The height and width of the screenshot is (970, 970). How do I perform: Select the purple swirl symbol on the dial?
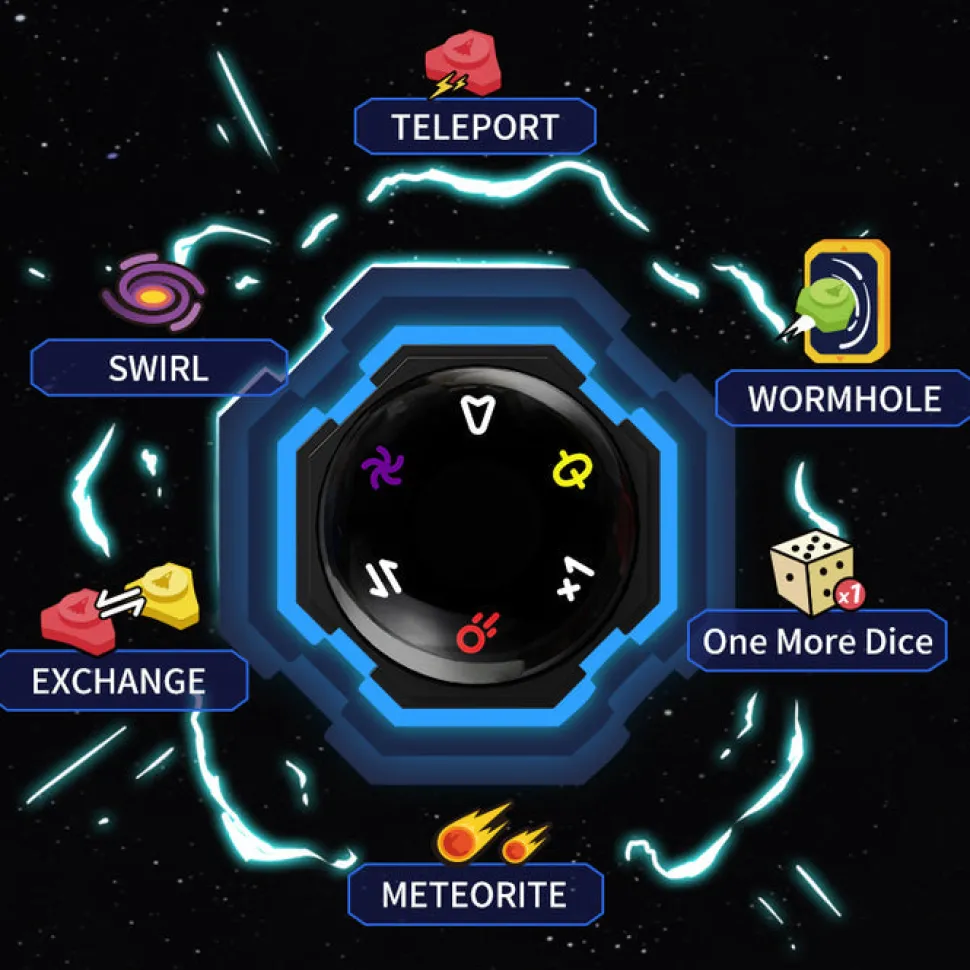382,469
